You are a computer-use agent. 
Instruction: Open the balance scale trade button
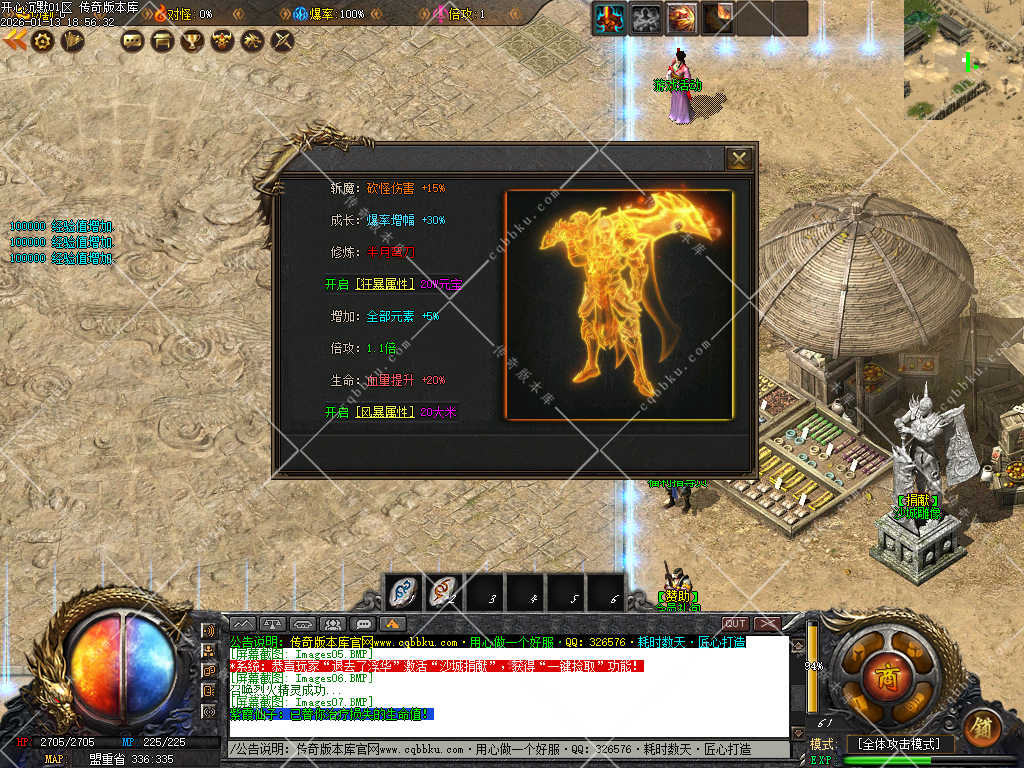tap(272, 624)
